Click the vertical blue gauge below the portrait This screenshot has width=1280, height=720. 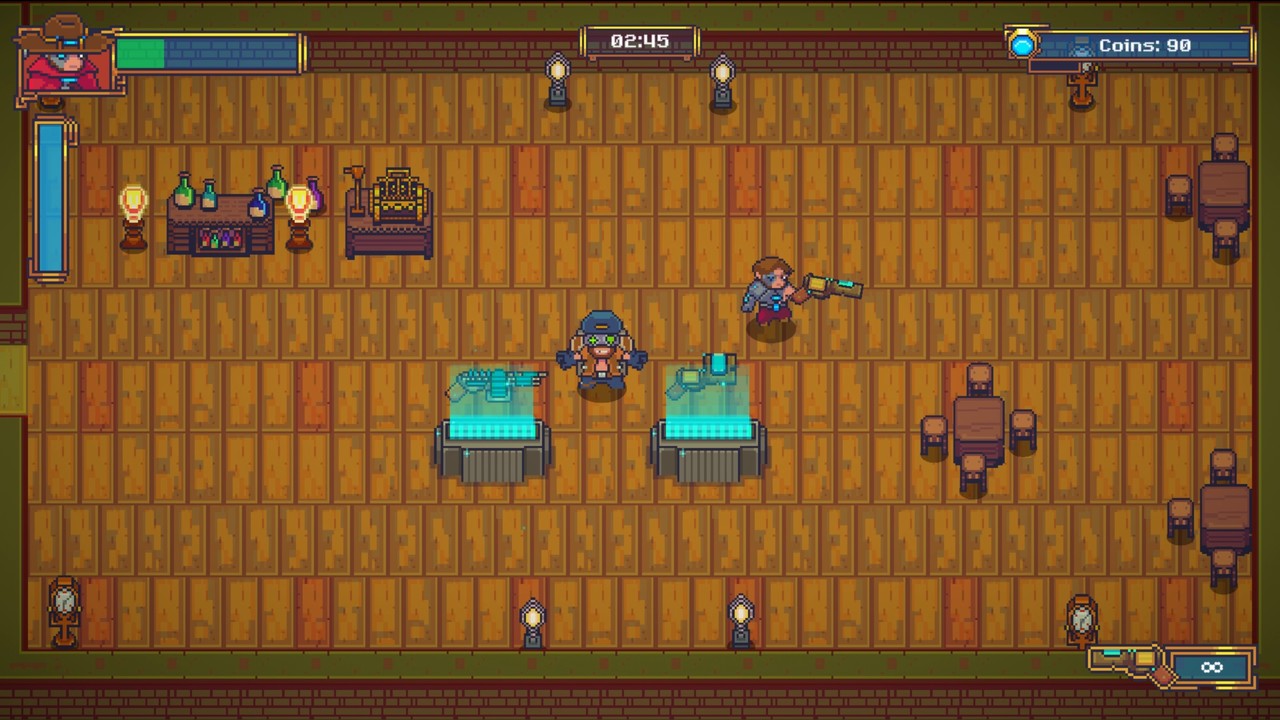[48, 195]
